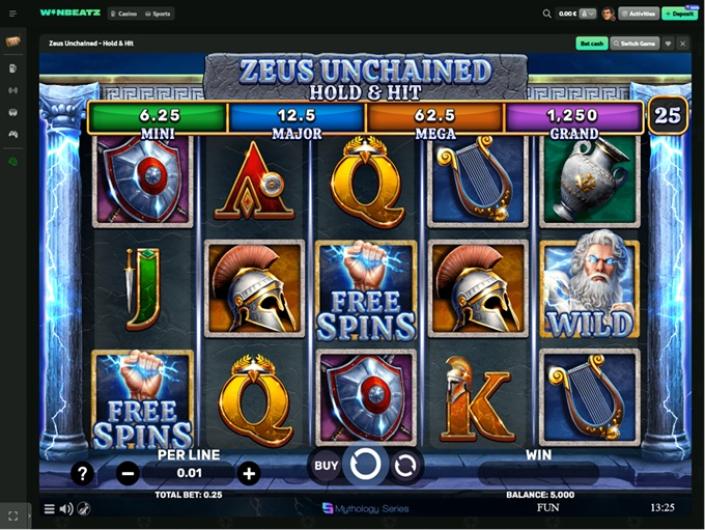The height and width of the screenshot is (530, 705).
Task: Spin the reels with the center button
Action: (366, 465)
